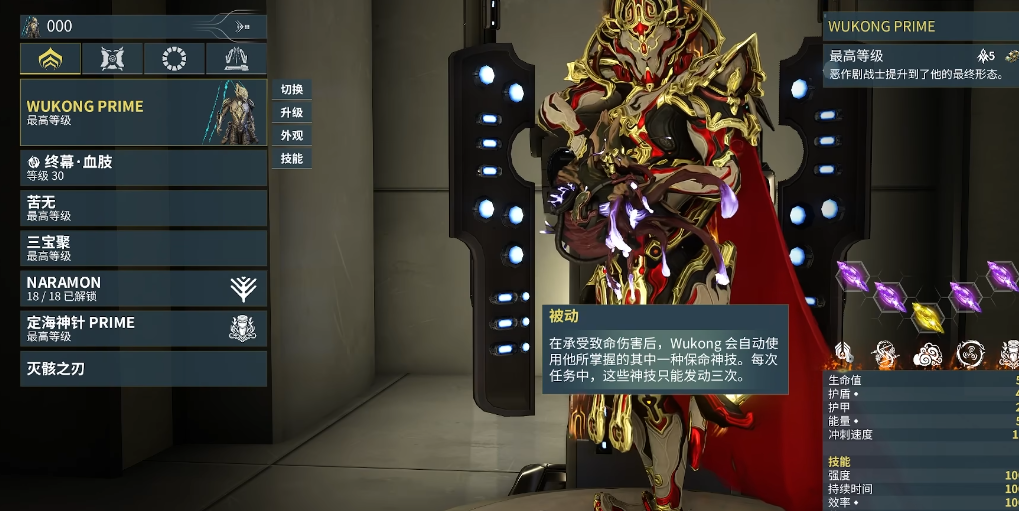Viewport: 1019px width, 511px height.
Task: Click the yellow archon shard in the hex grid
Action: point(928,316)
